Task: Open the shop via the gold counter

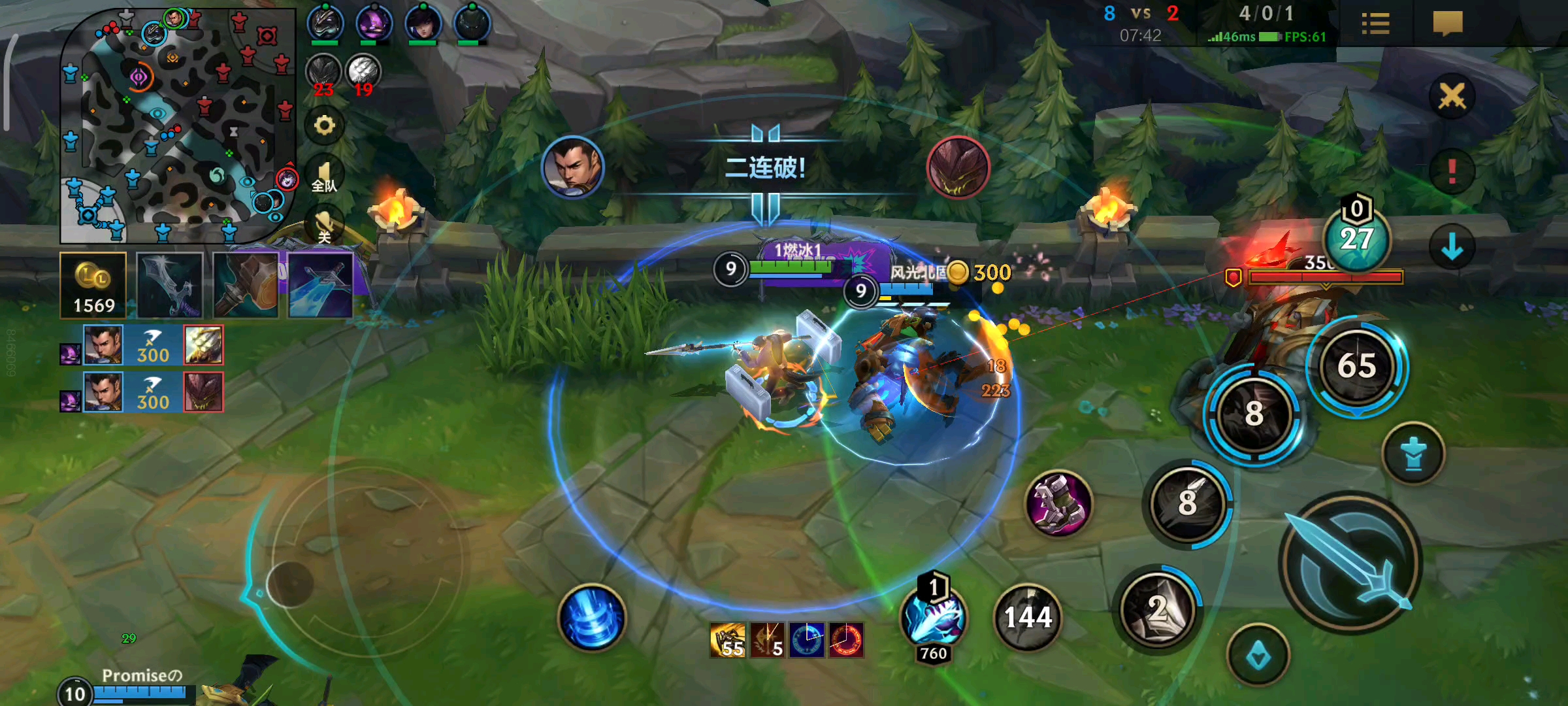Action: pyautogui.click(x=93, y=286)
